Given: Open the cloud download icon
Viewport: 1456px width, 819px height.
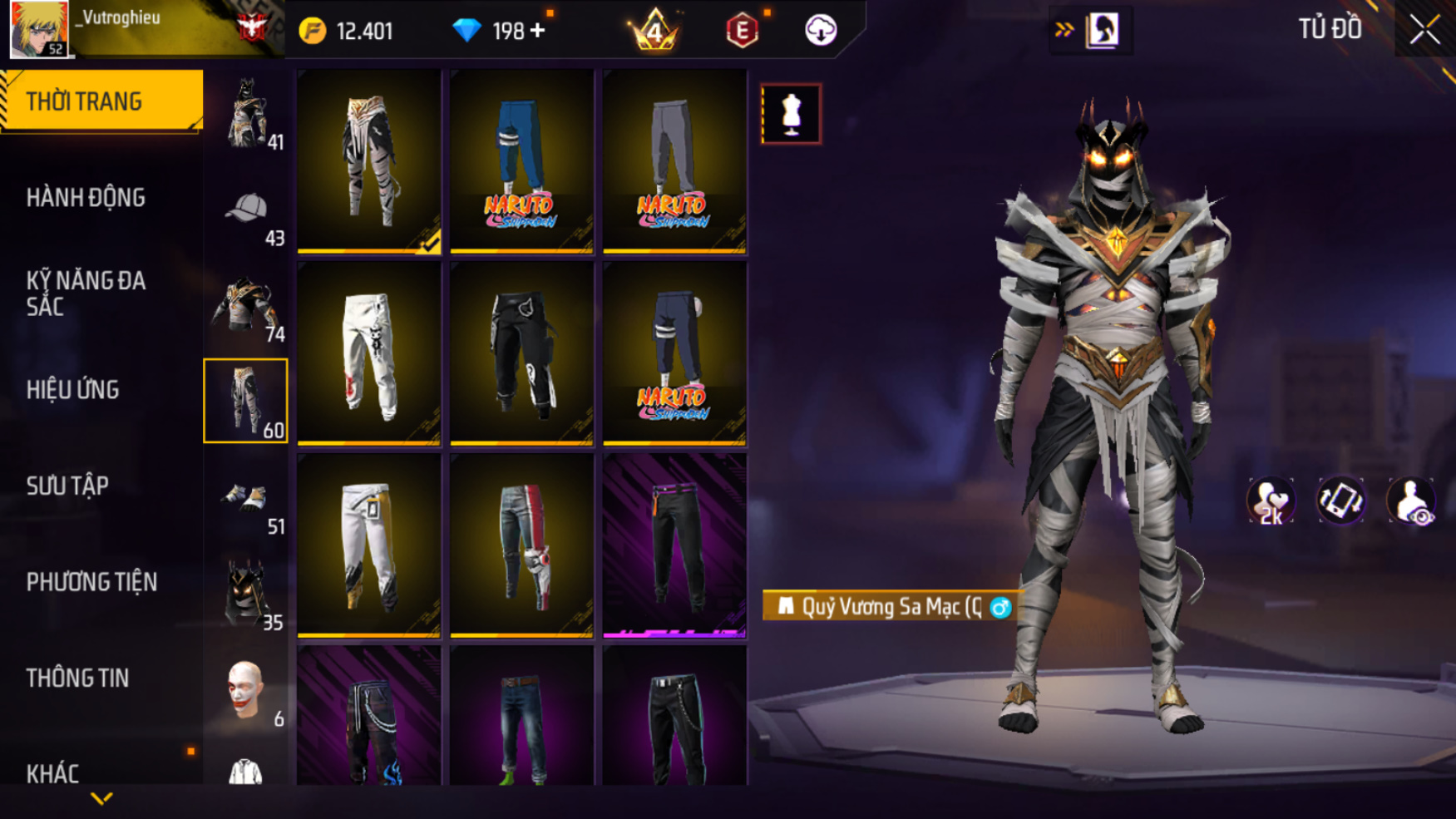Looking at the screenshot, I should [821, 31].
